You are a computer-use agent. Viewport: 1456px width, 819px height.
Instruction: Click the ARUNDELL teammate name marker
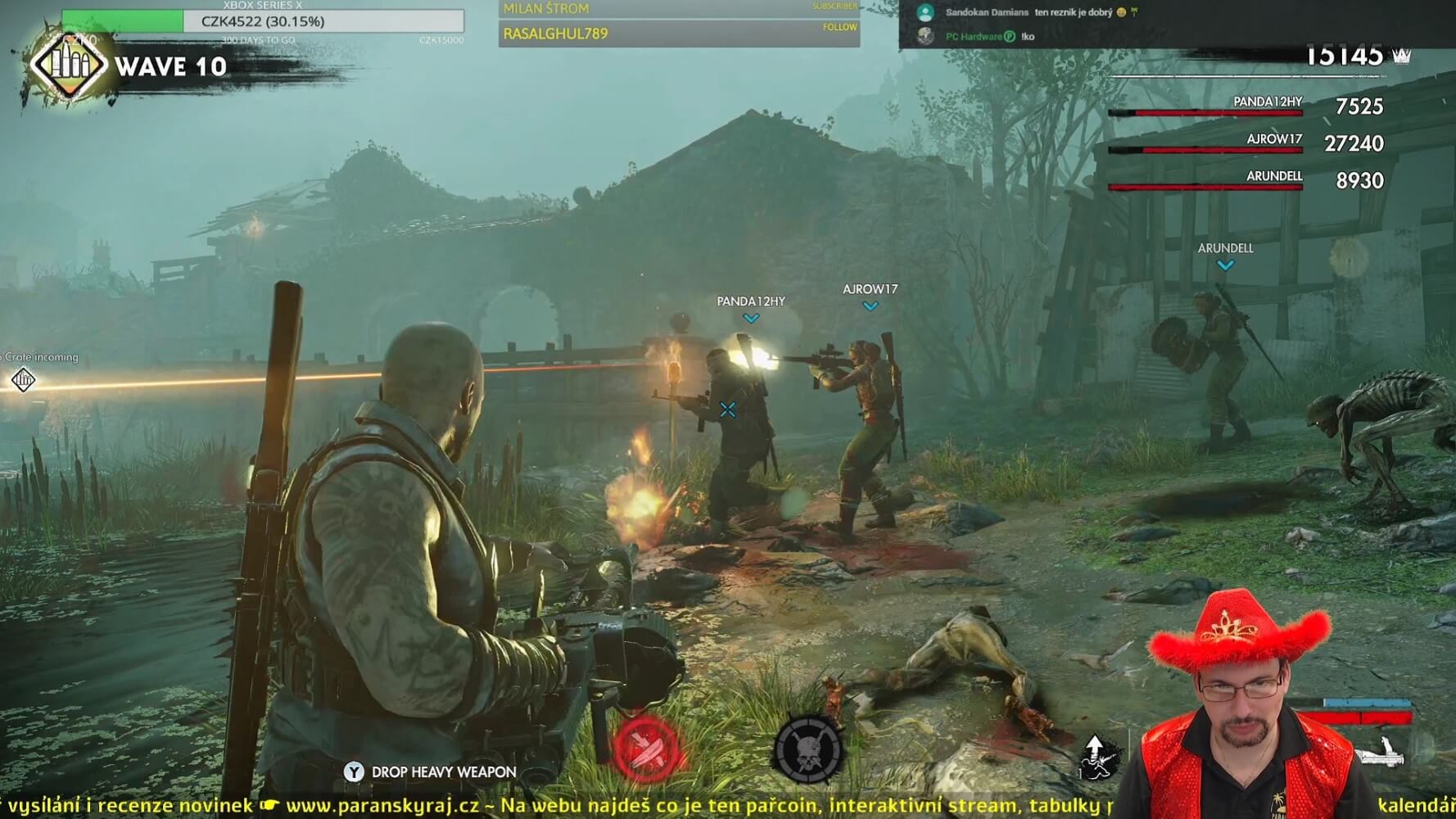pyautogui.click(x=1225, y=249)
